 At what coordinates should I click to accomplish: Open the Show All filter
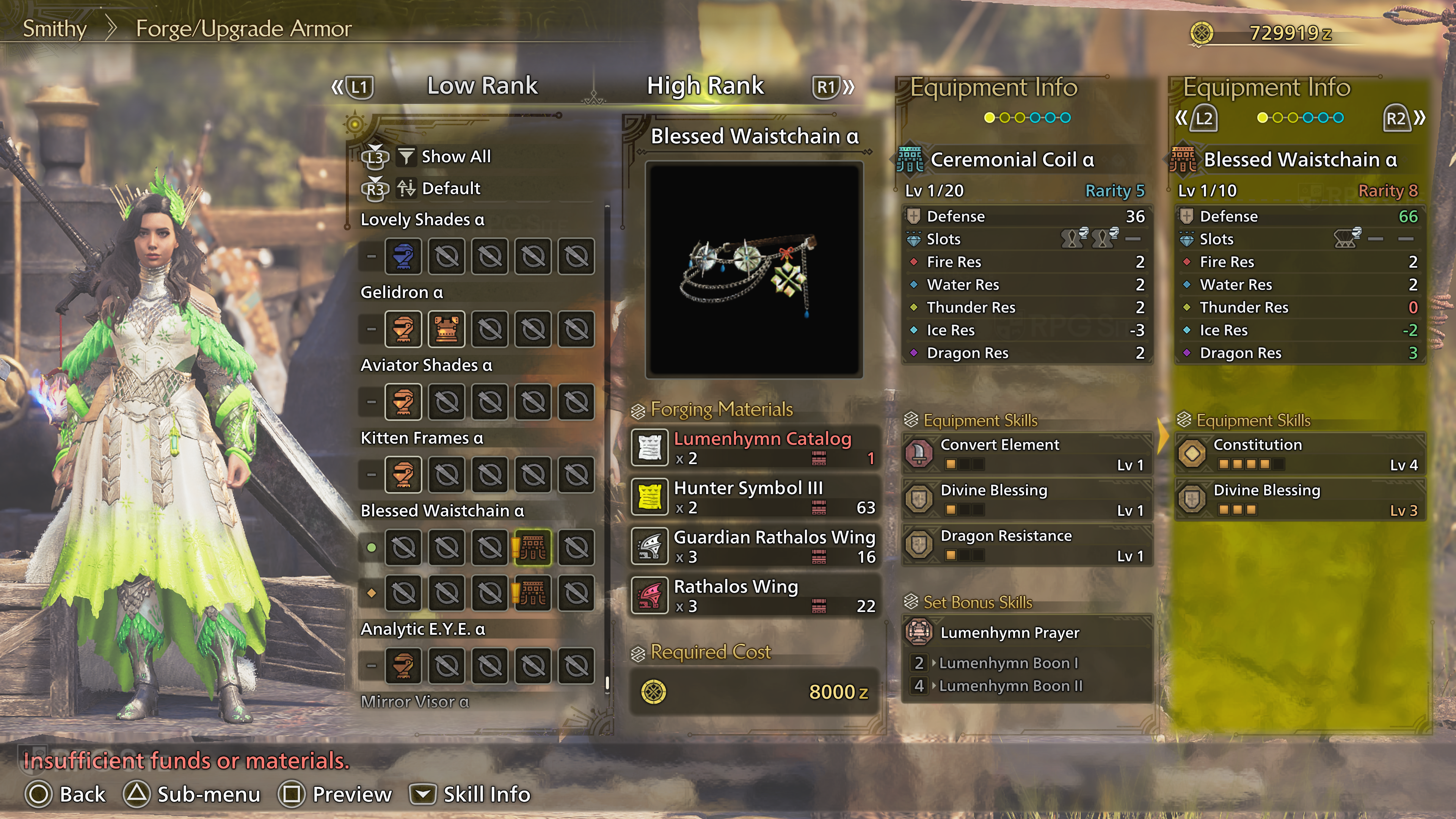(455, 157)
